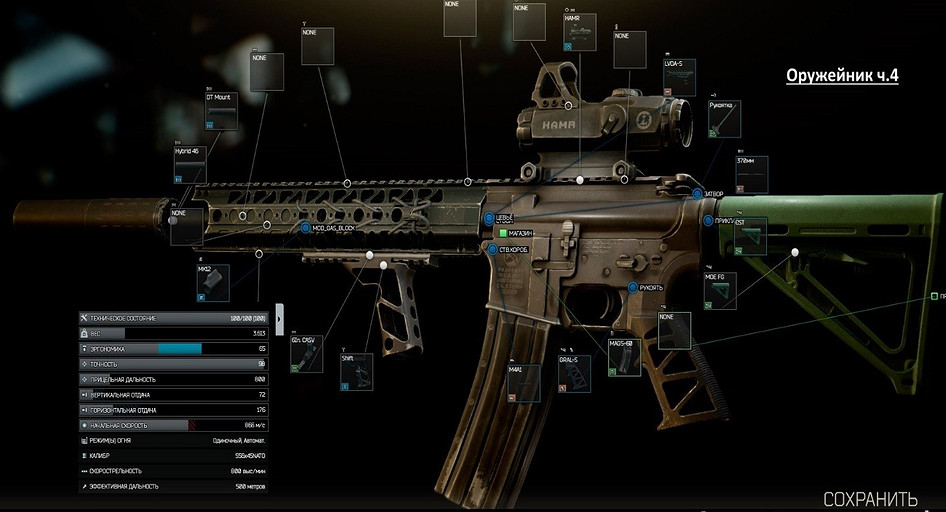Select the СТВ.КОРОБ. attachment node
Image resolution: width=946 pixels, height=512 pixels.
491,249
